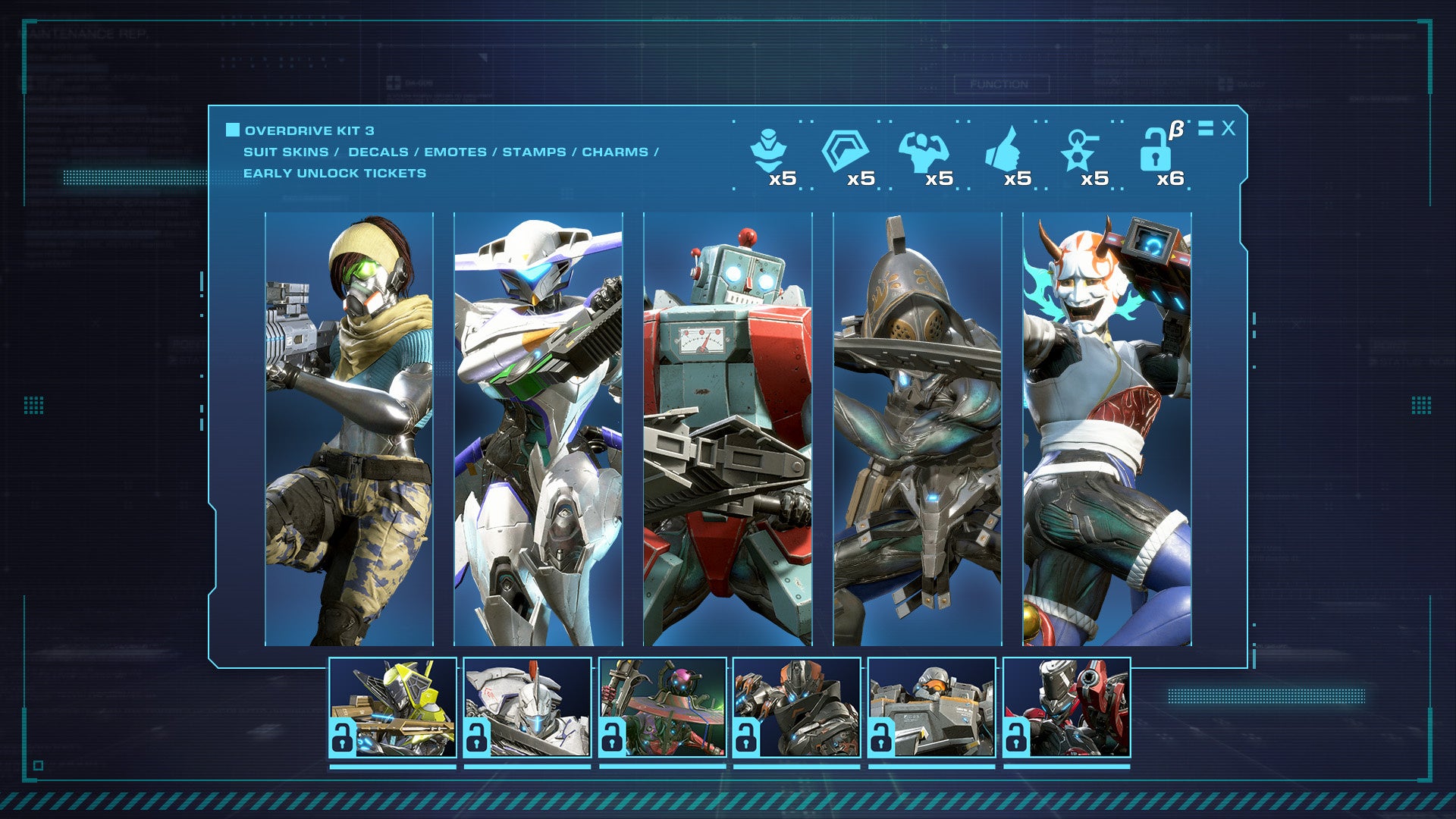The height and width of the screenshot is (819, 1456).
Task: Select the gladiator helmet skin card
Action: [917, 429]
